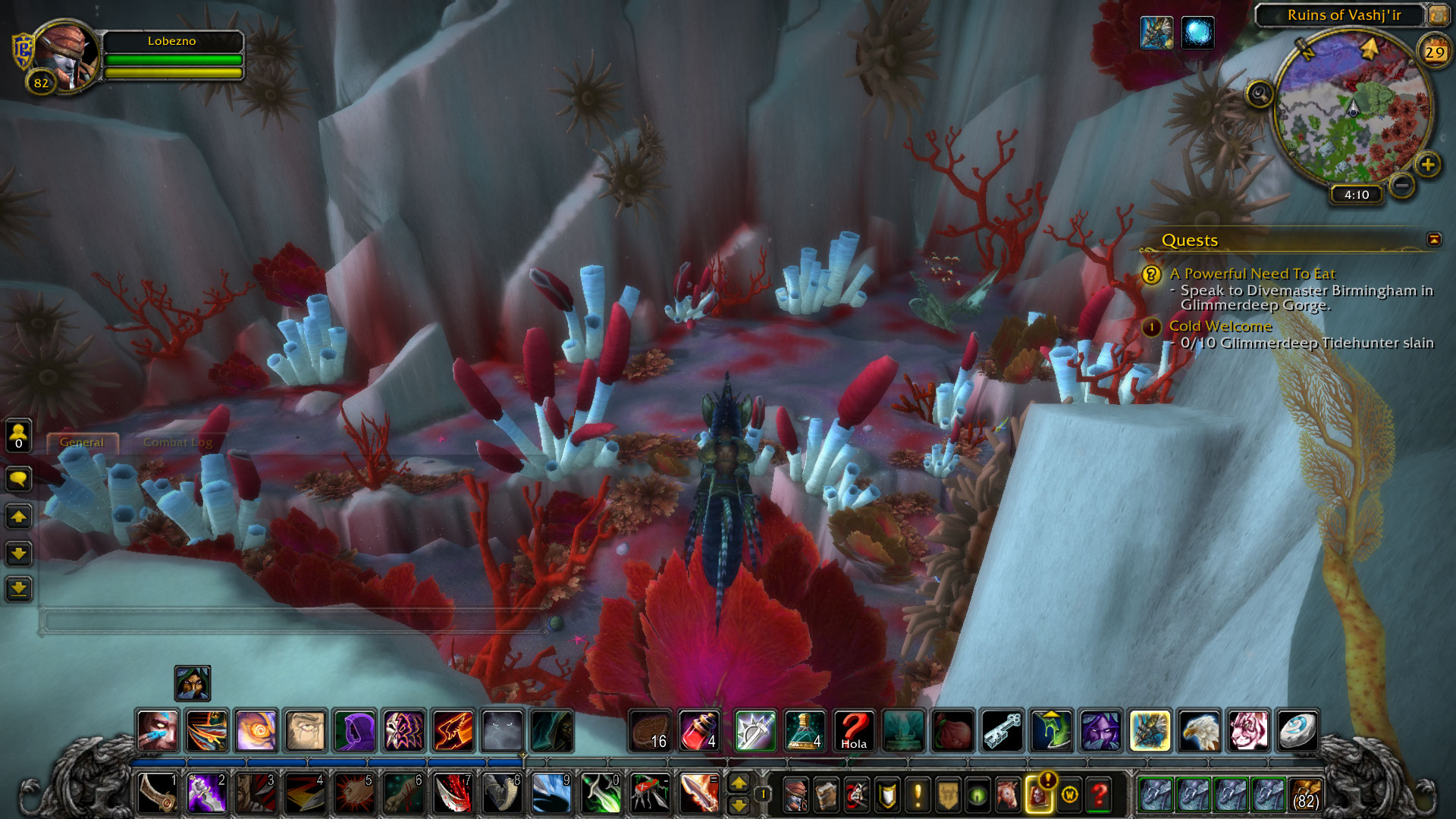Use the red health potion slot
Image resolution: width=1456 pixels, height=819 pixels.
[699, 731]
